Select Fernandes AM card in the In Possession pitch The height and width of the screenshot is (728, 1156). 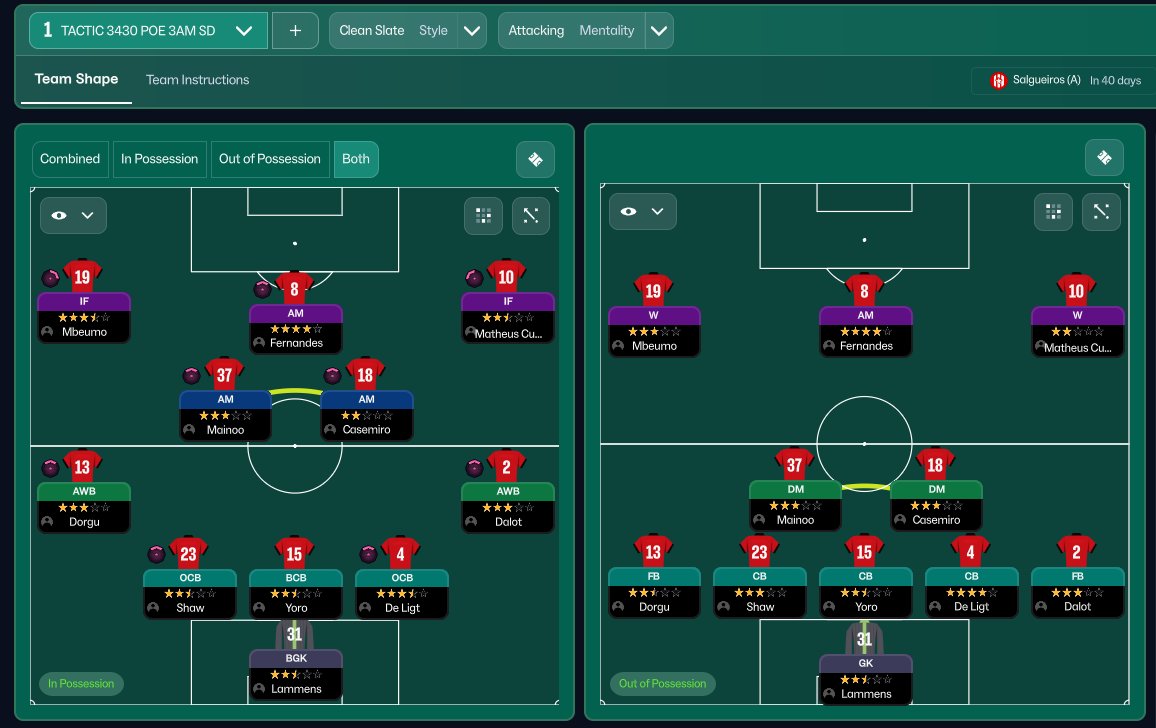(x=295, y=328)
